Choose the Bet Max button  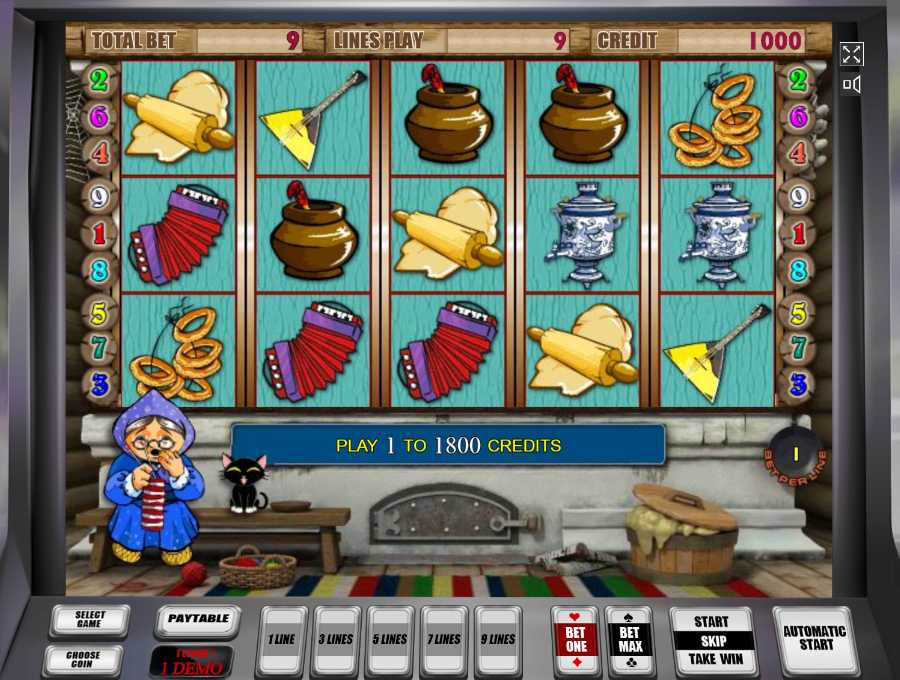pos(629,640)
